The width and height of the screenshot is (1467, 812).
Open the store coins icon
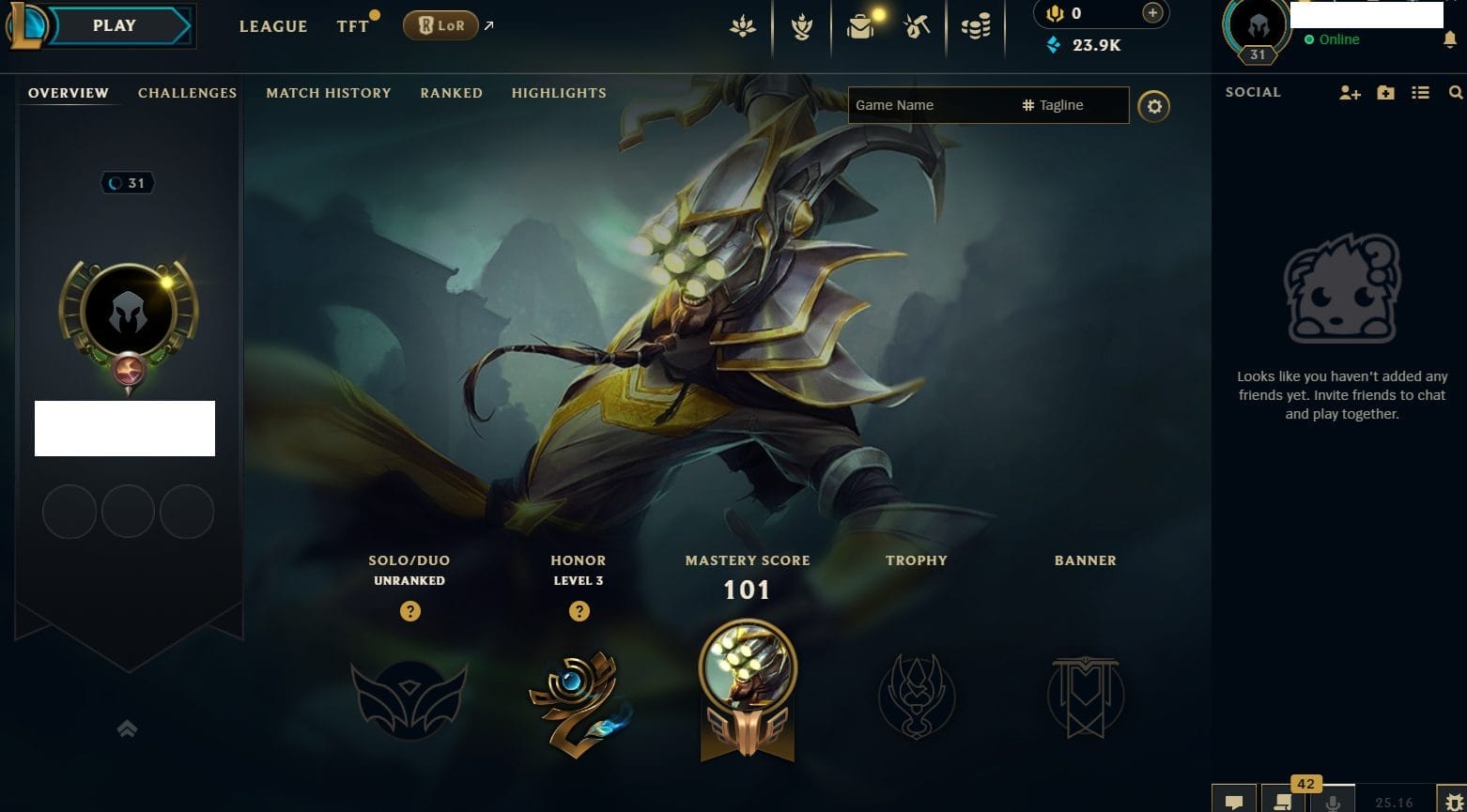coord(976,27)
